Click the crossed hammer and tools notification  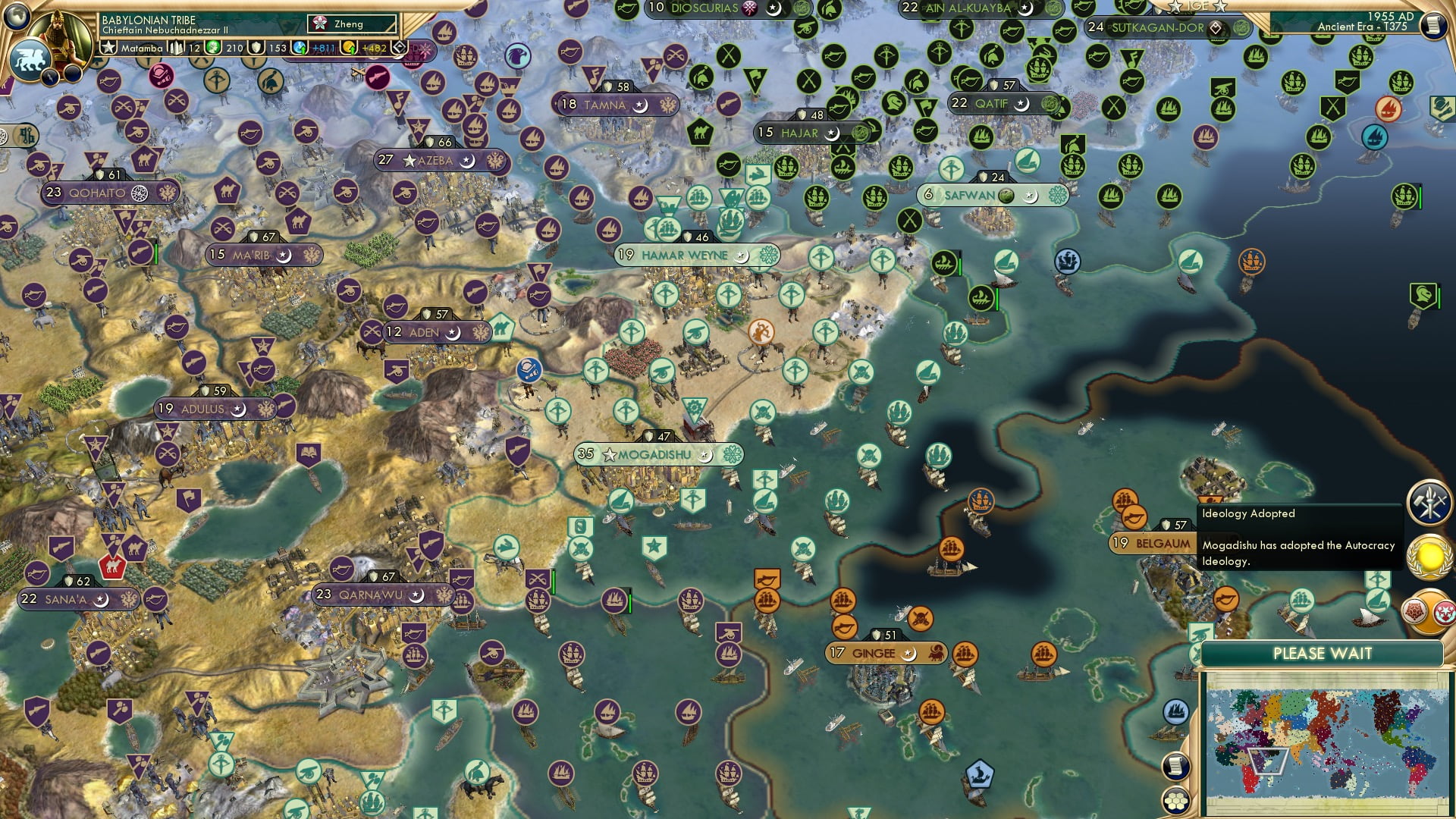(1429, 502)
